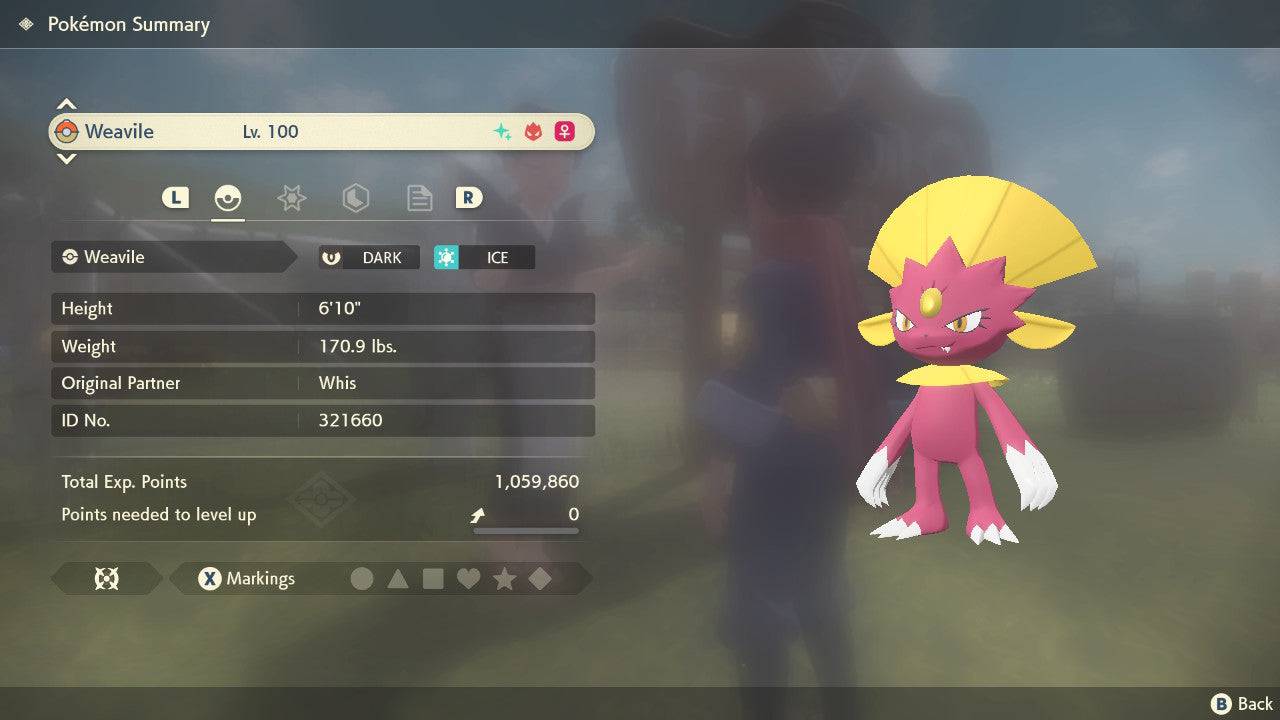Show the document notes tab

tap(419, 198)
